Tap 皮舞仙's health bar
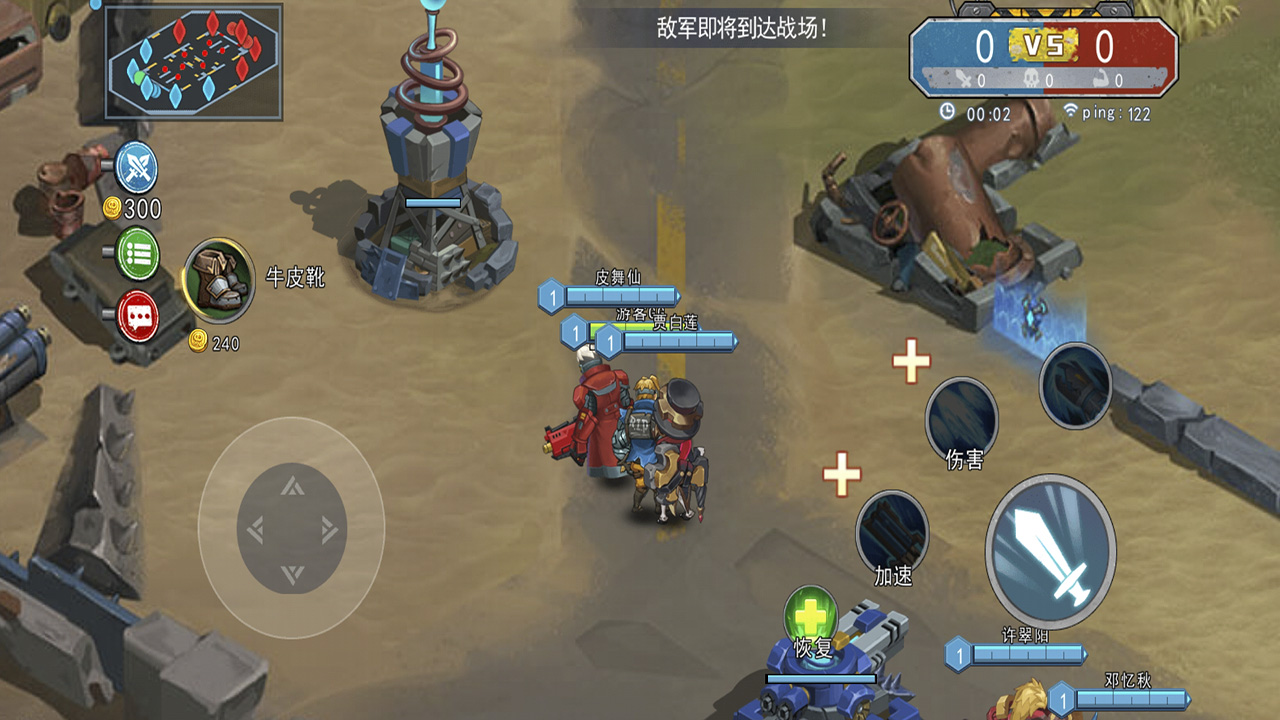The image size is (1280, 720). pos(620,294)
